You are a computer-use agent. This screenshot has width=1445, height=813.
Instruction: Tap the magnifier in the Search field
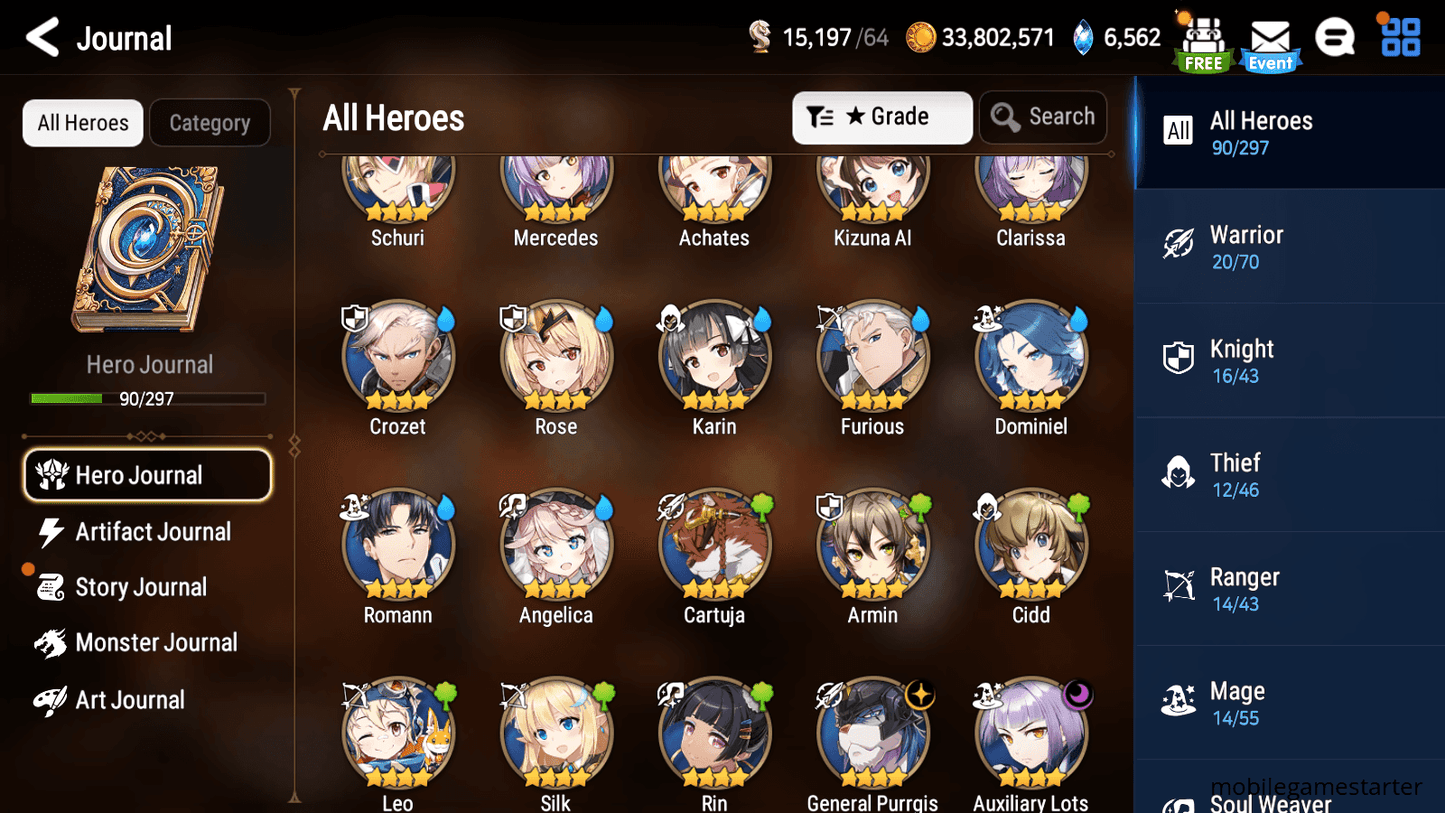tap(1004, 117)
